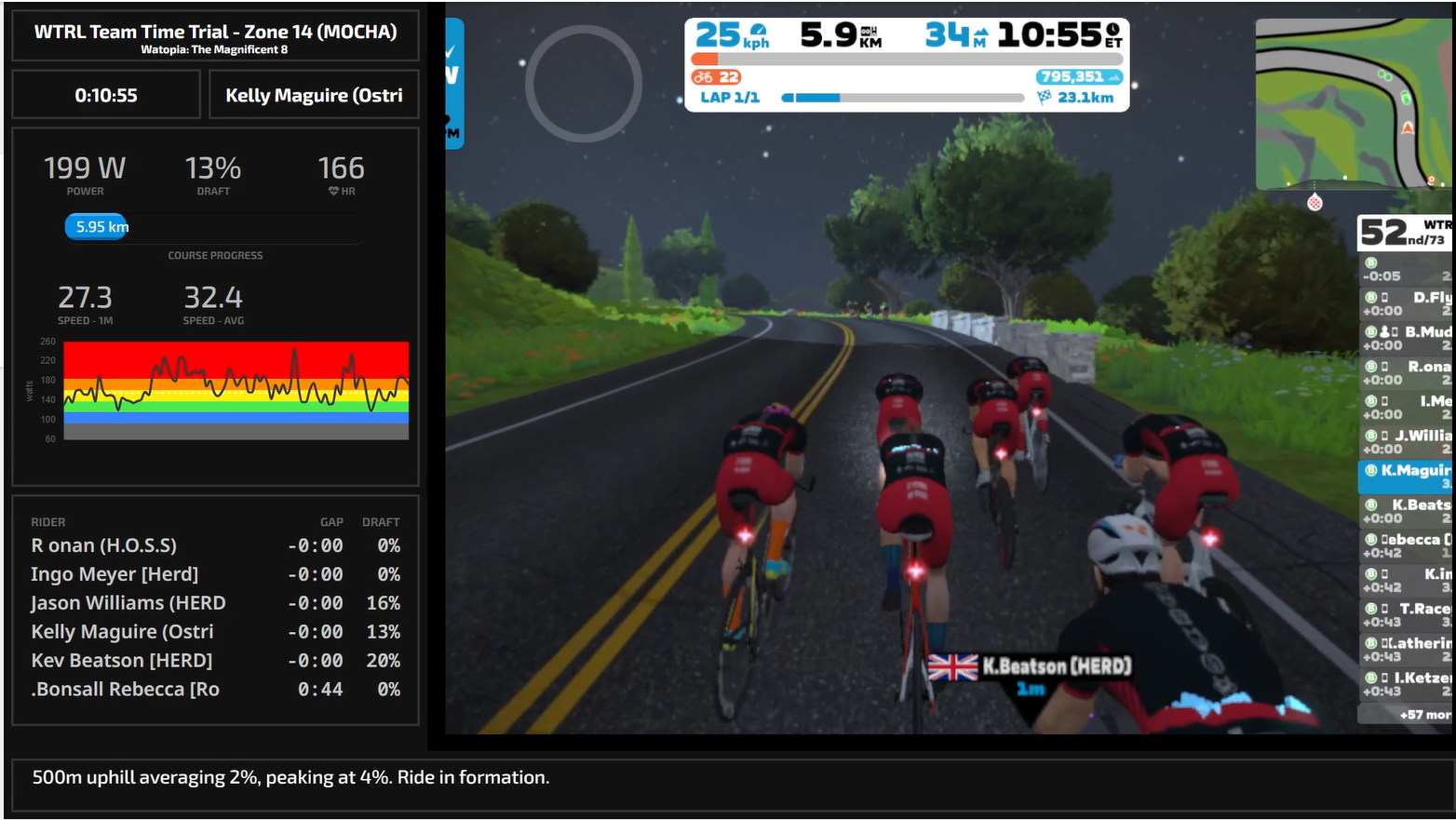This screenshot has height=820, width=1456.
Task: Select J.Willia in the nearby riders list
Action: coord(1408,441)
